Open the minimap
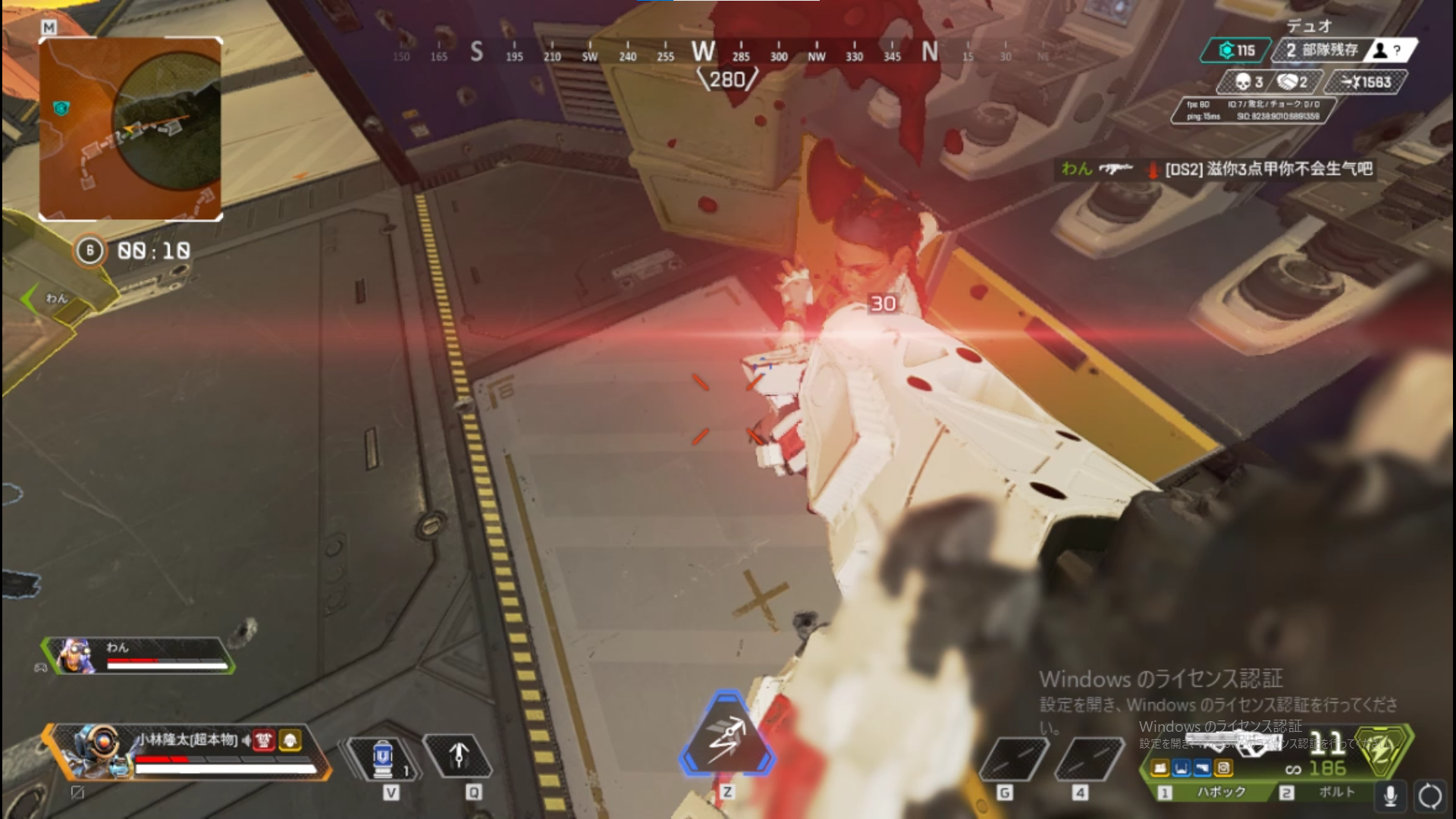Image resolution: width=1456 pixels, height=819 pixels. click(130, 128)
